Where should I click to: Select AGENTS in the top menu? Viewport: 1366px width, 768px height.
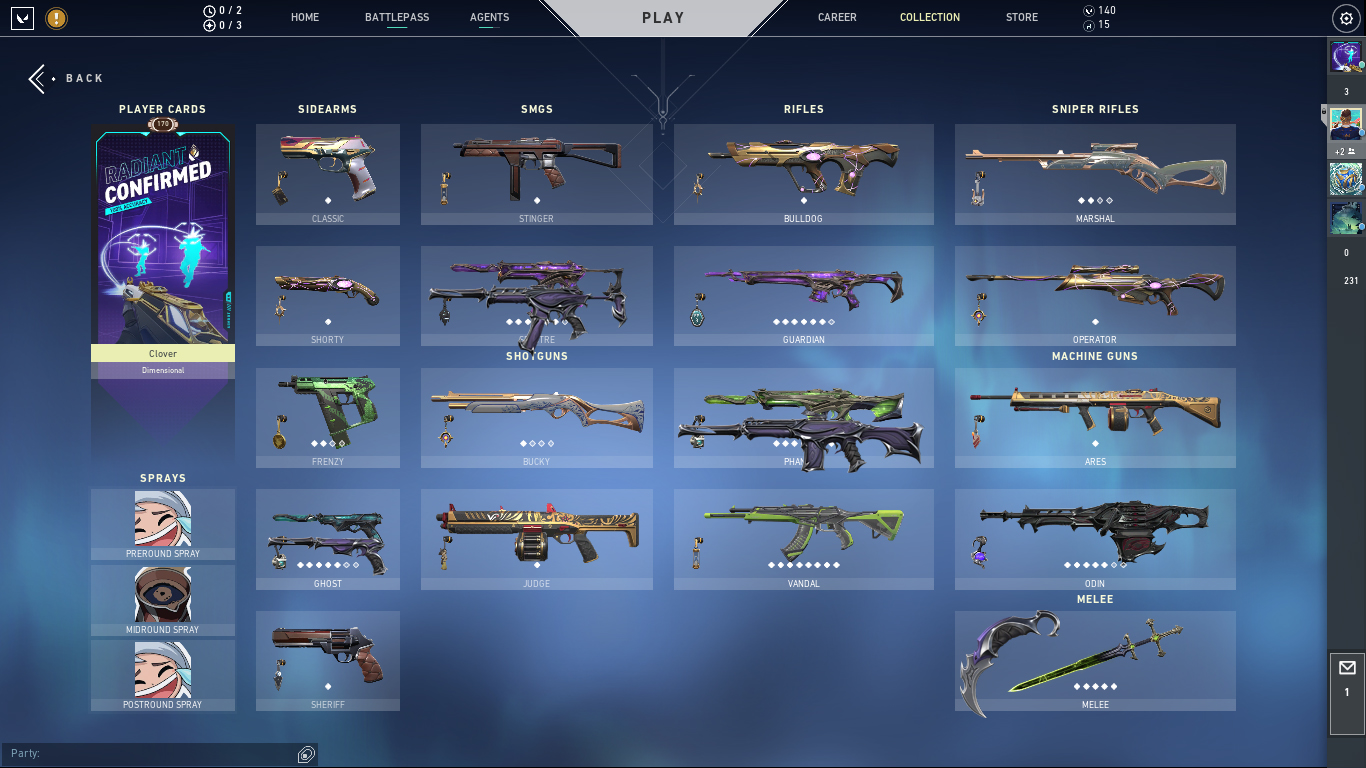coord(489,17)
